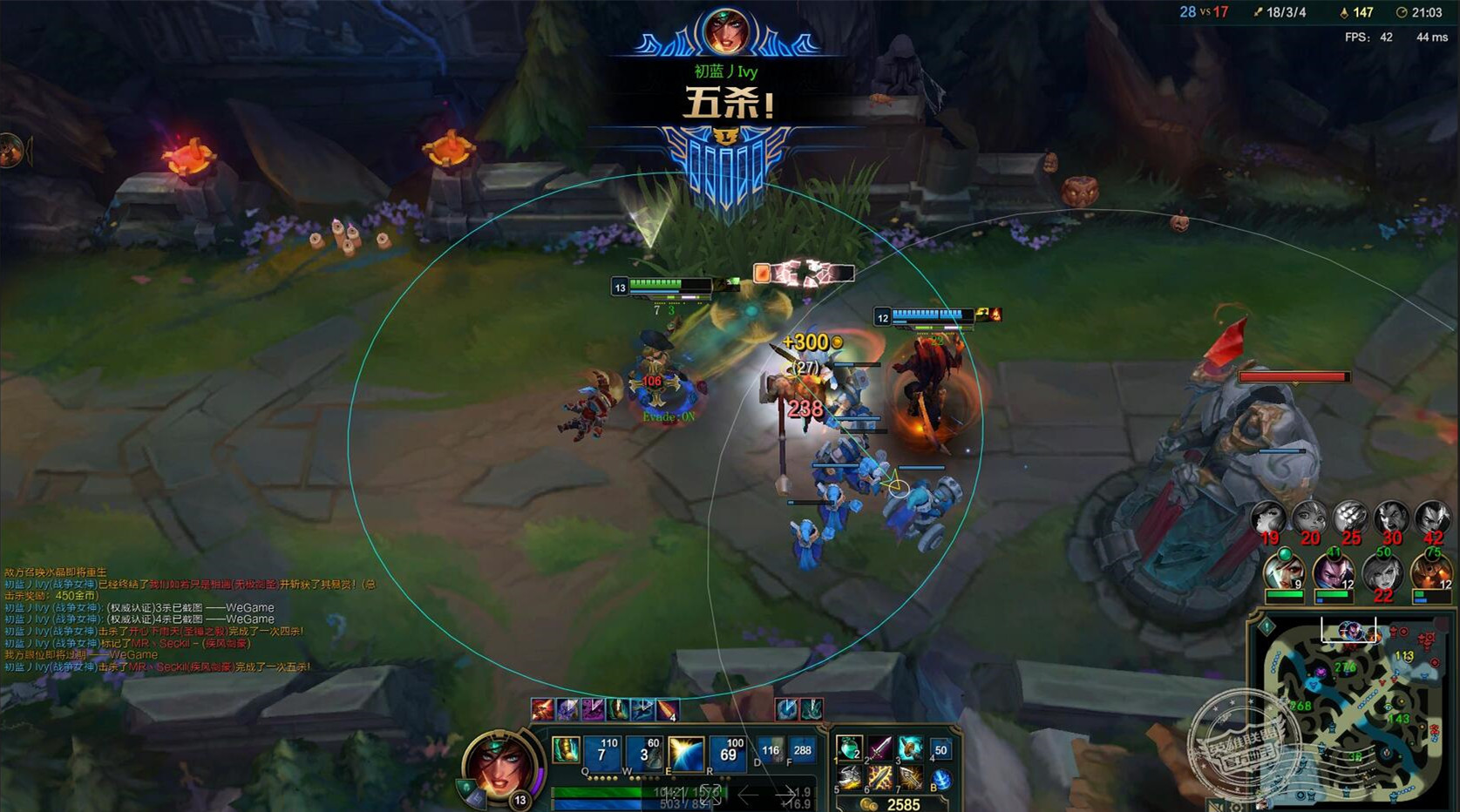
Task: Select the golden crossed-sword item in slot 6
Action: [879, 777]
